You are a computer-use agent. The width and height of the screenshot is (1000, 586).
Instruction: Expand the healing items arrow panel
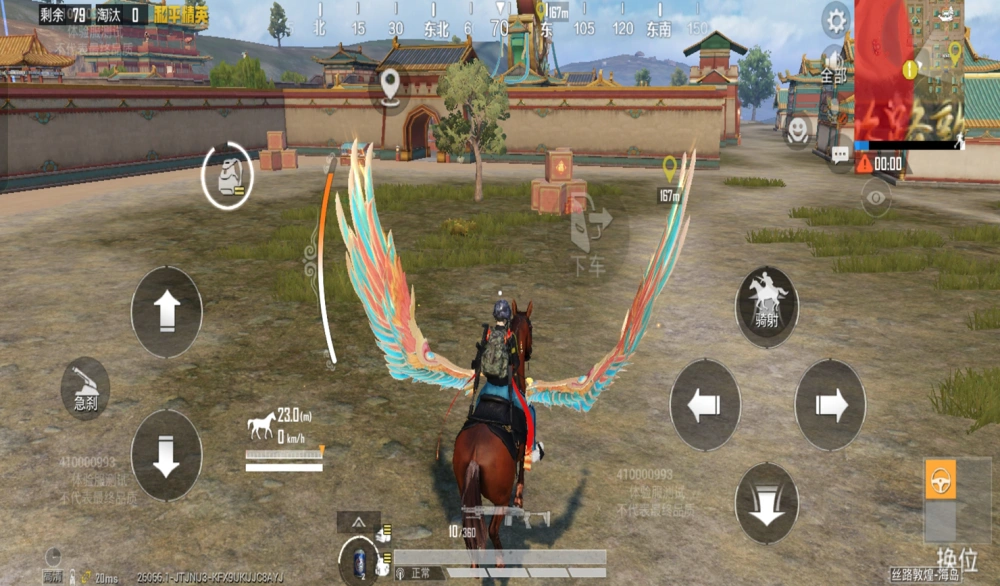(x=357, y=521)
